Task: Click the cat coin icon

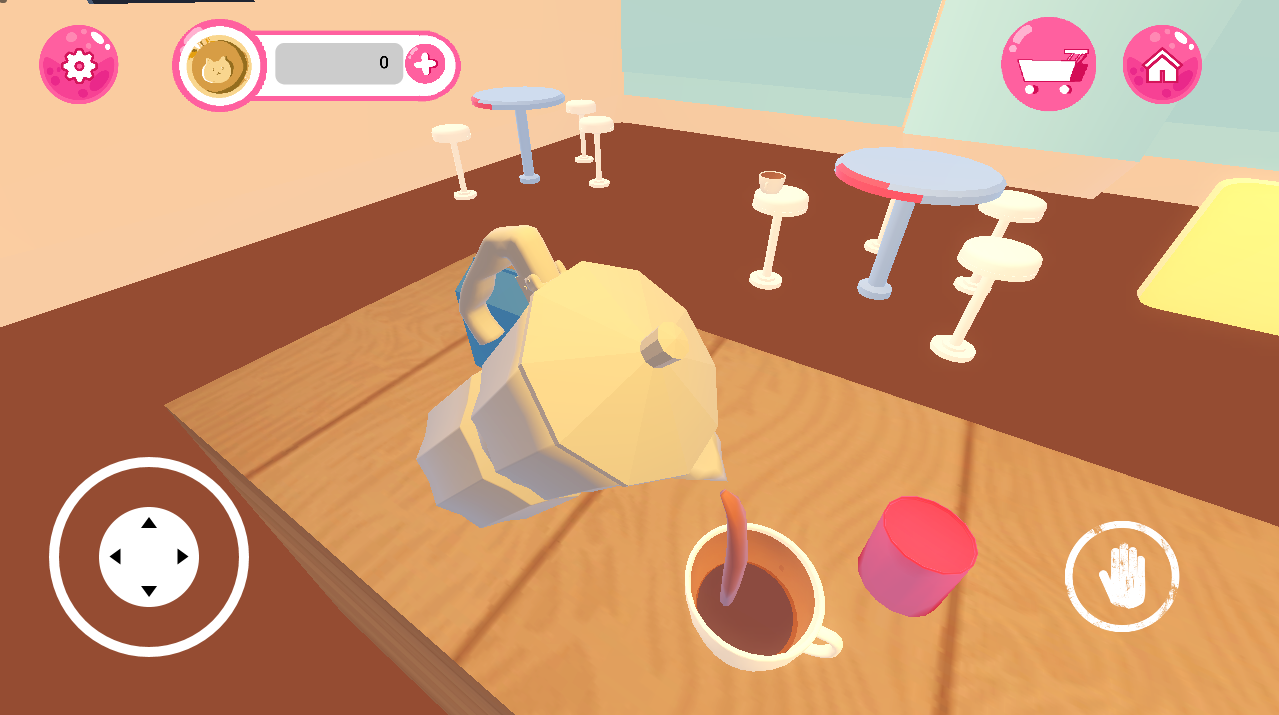Action: point(218,66)
